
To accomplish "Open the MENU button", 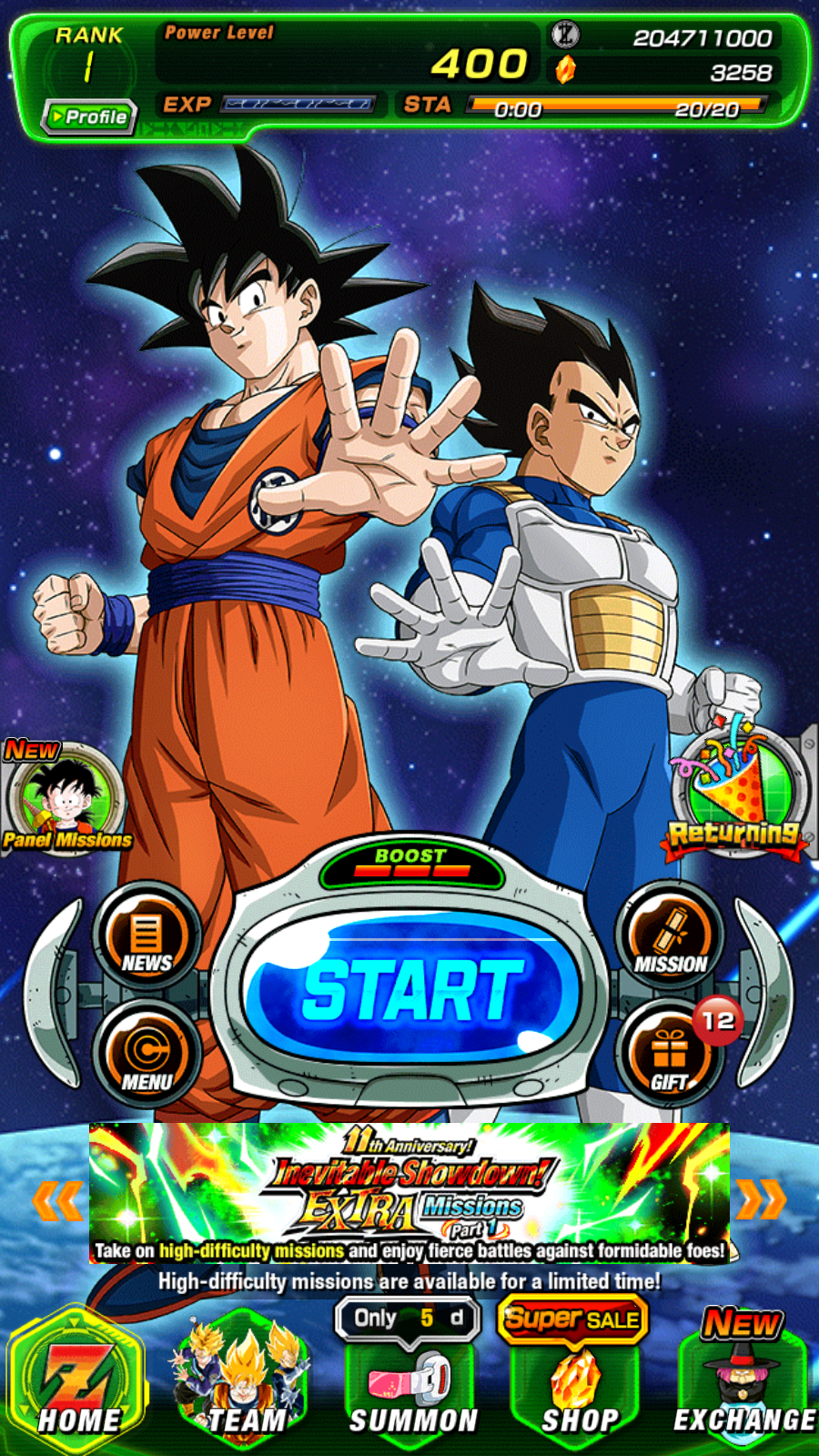I will click(x=147, y=1054).
